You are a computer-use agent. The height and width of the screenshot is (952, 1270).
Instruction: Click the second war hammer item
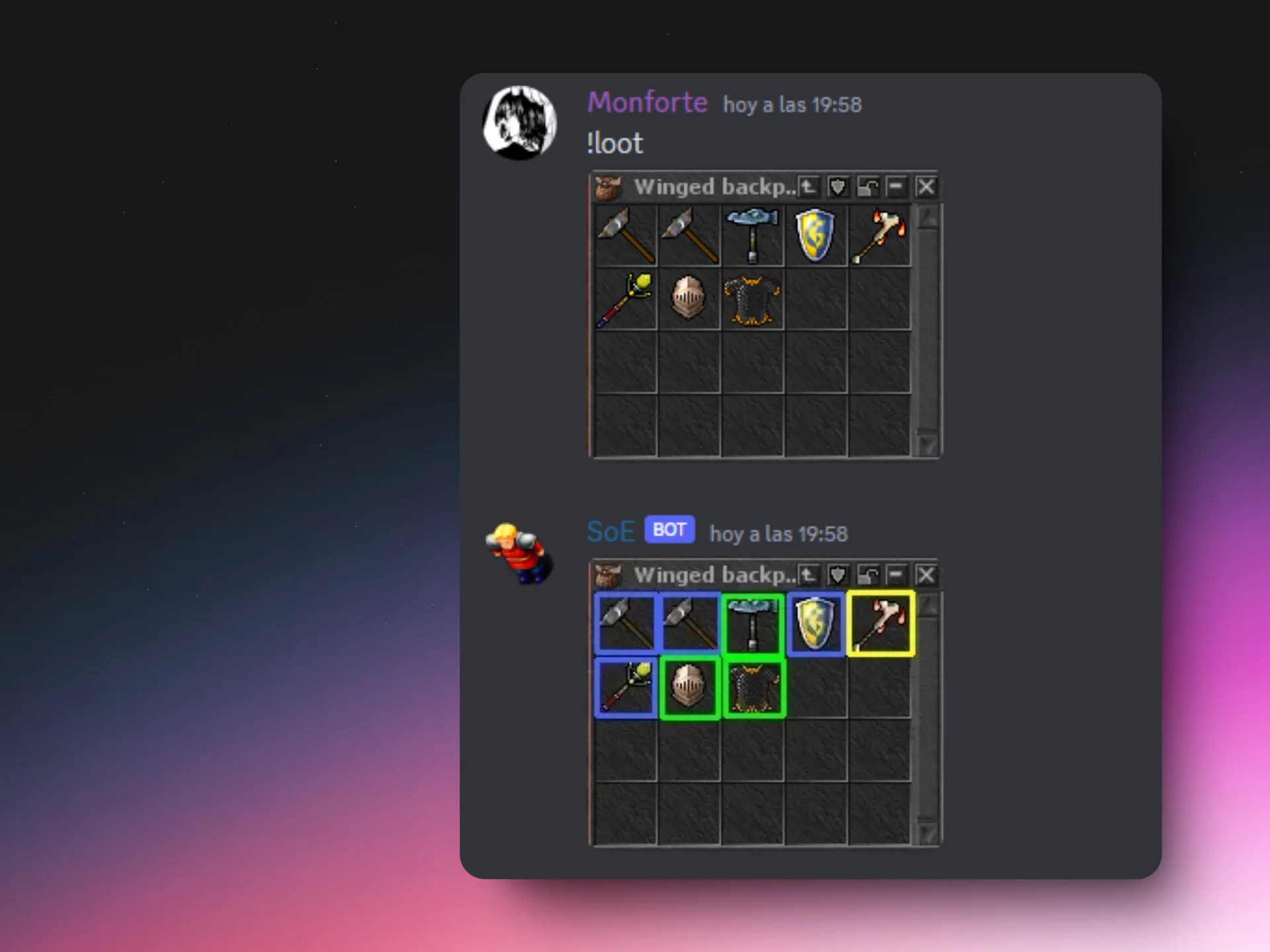coord(688,235)
